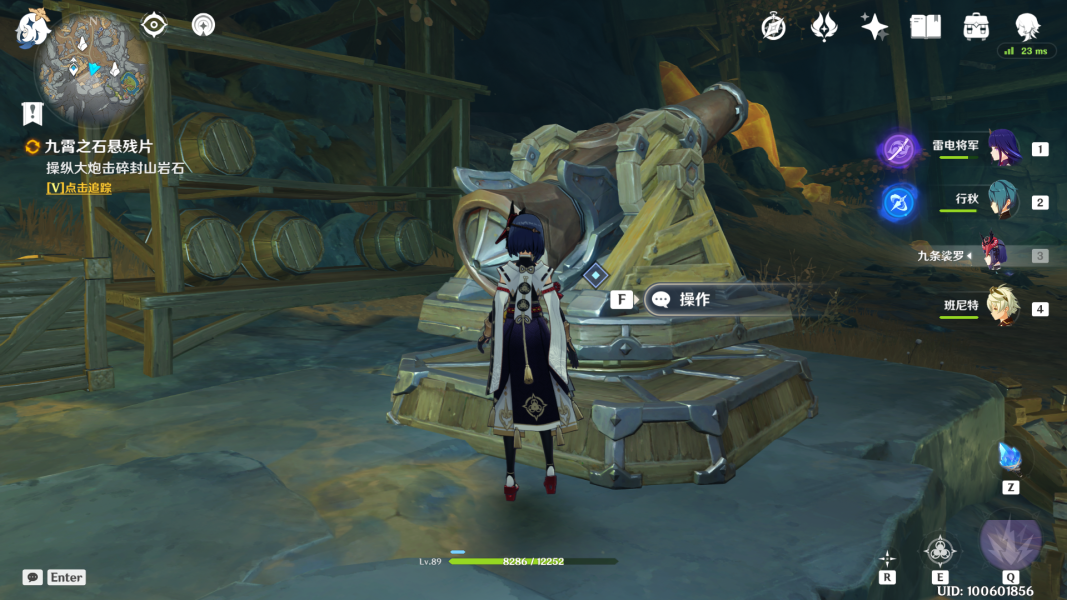The height and width of the screenshot is (600, 1067).
Task: Switch to party member 班尼特
Action: [1002, 308]
